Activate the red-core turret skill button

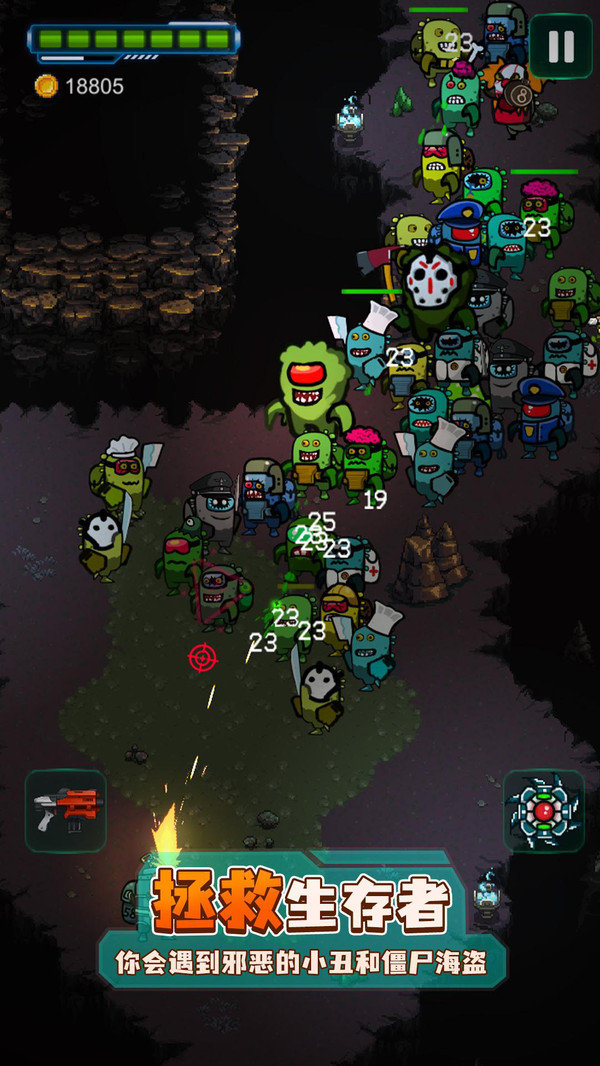click(x=543, y=810)
